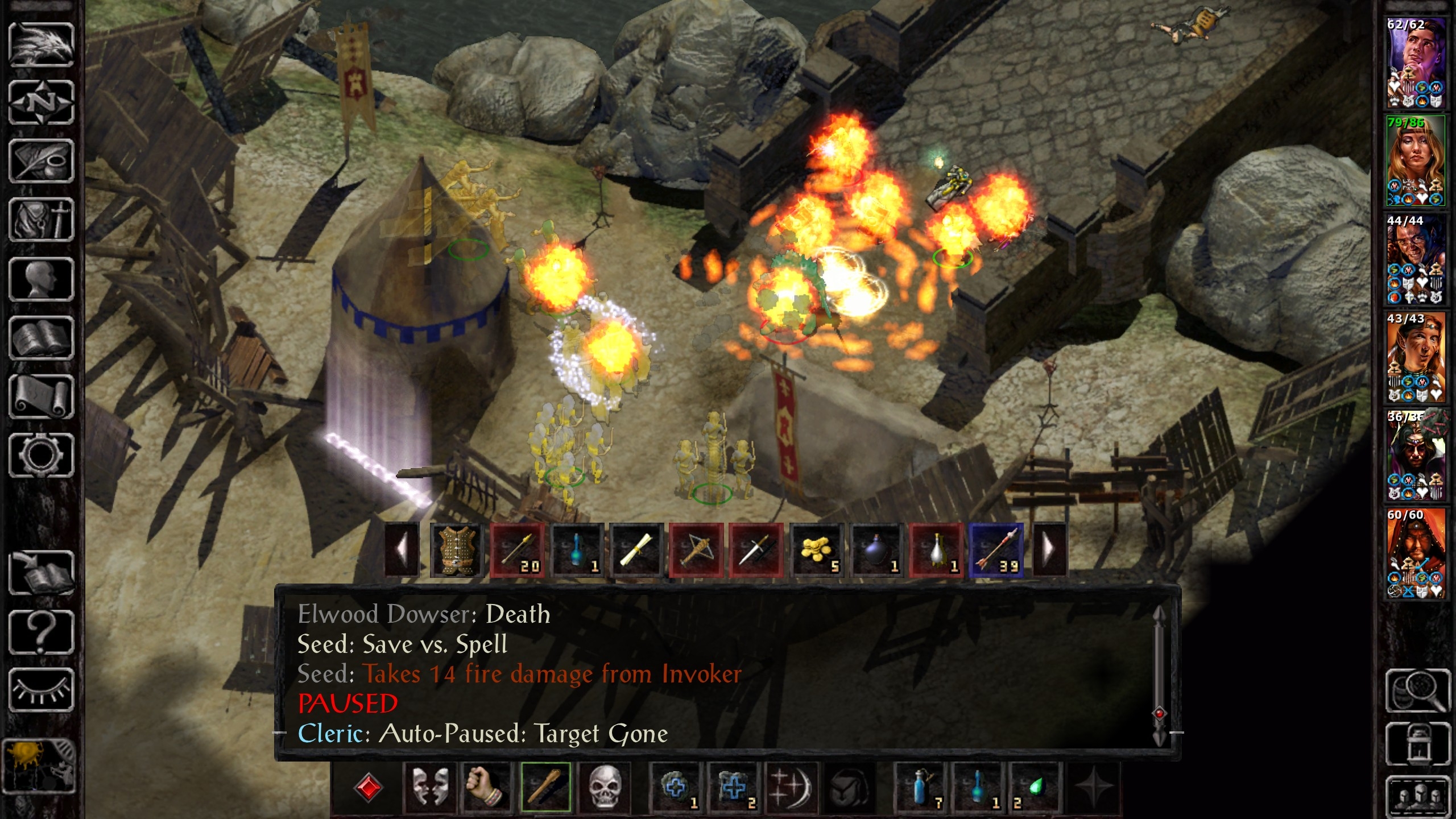Pick up the crossbow from quick loot
This screenshot has width=1456, height=819.
696,551
